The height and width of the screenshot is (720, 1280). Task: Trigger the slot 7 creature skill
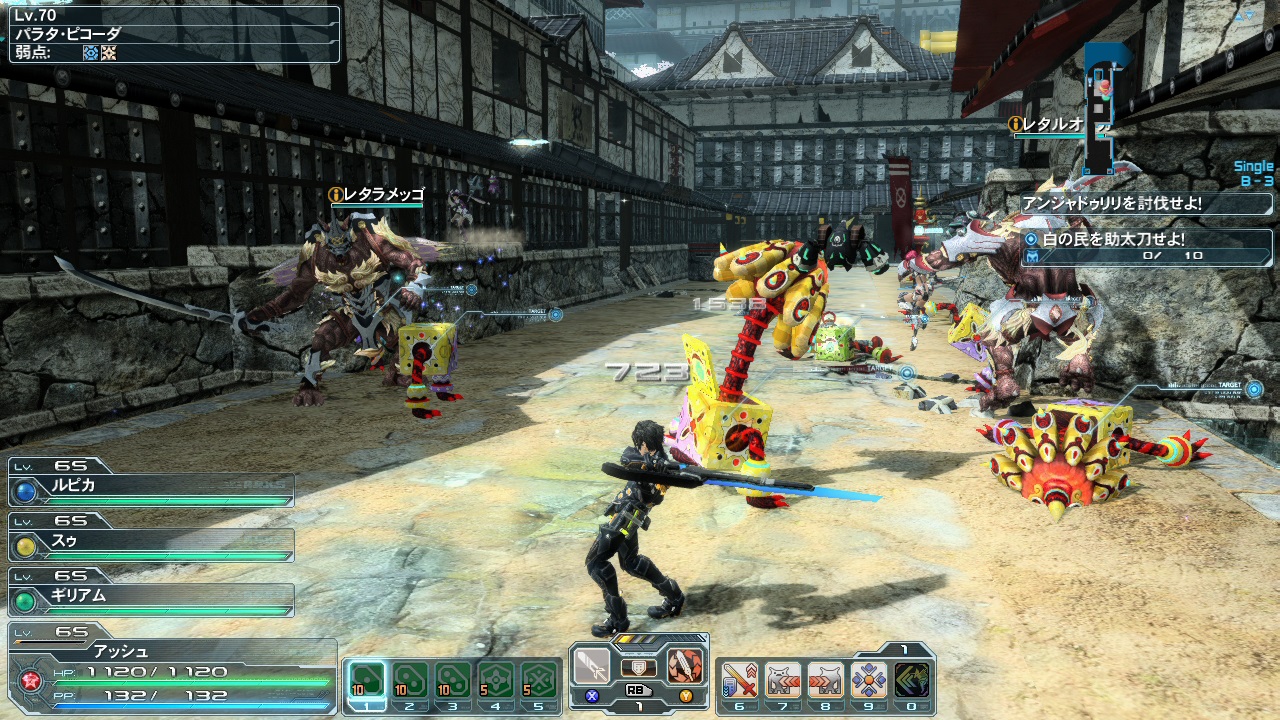pyautogui.click(x=783, y=680)
